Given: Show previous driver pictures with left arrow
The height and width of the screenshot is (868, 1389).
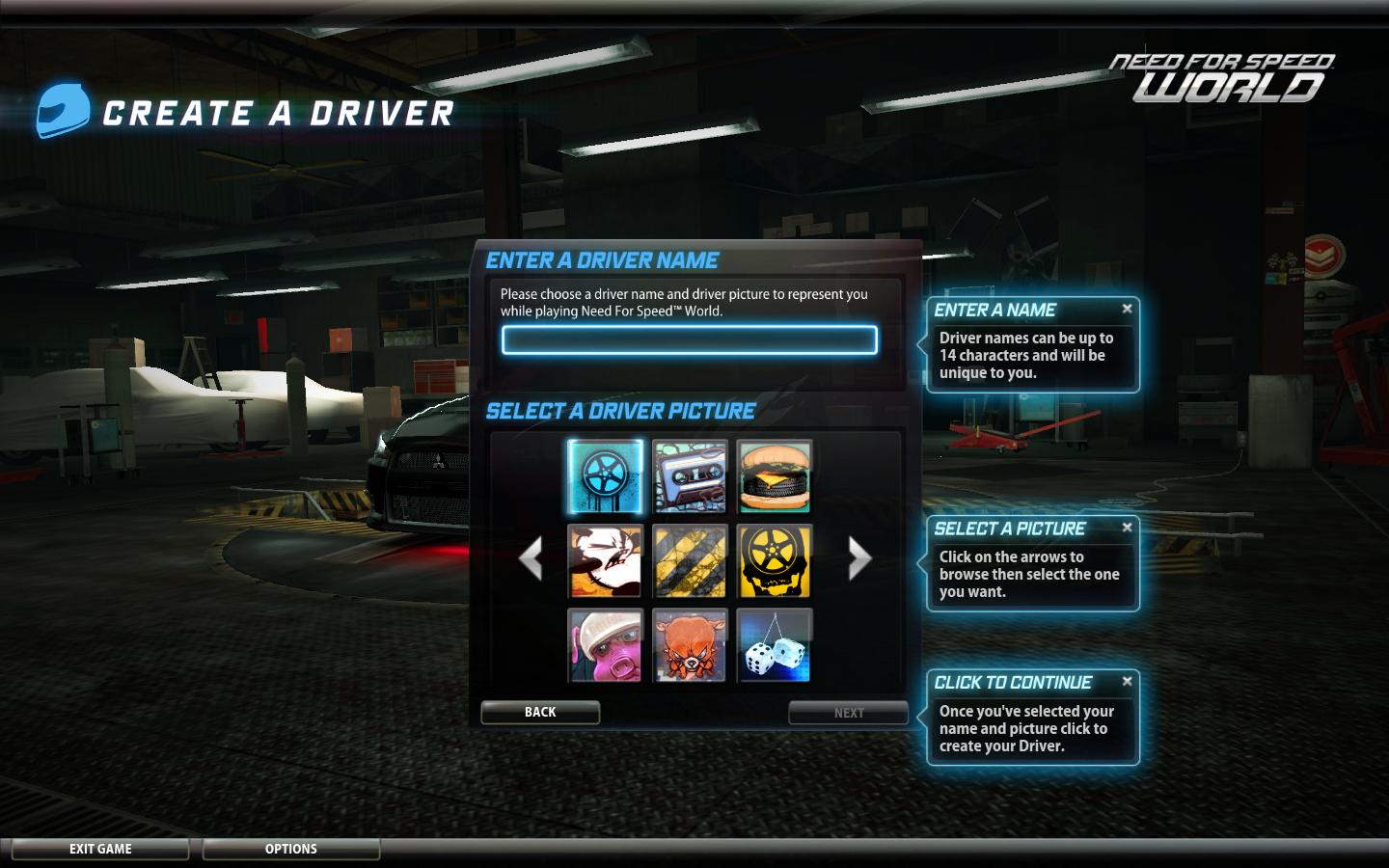Looking at the screenshot, I should click(x=531, y=558).
